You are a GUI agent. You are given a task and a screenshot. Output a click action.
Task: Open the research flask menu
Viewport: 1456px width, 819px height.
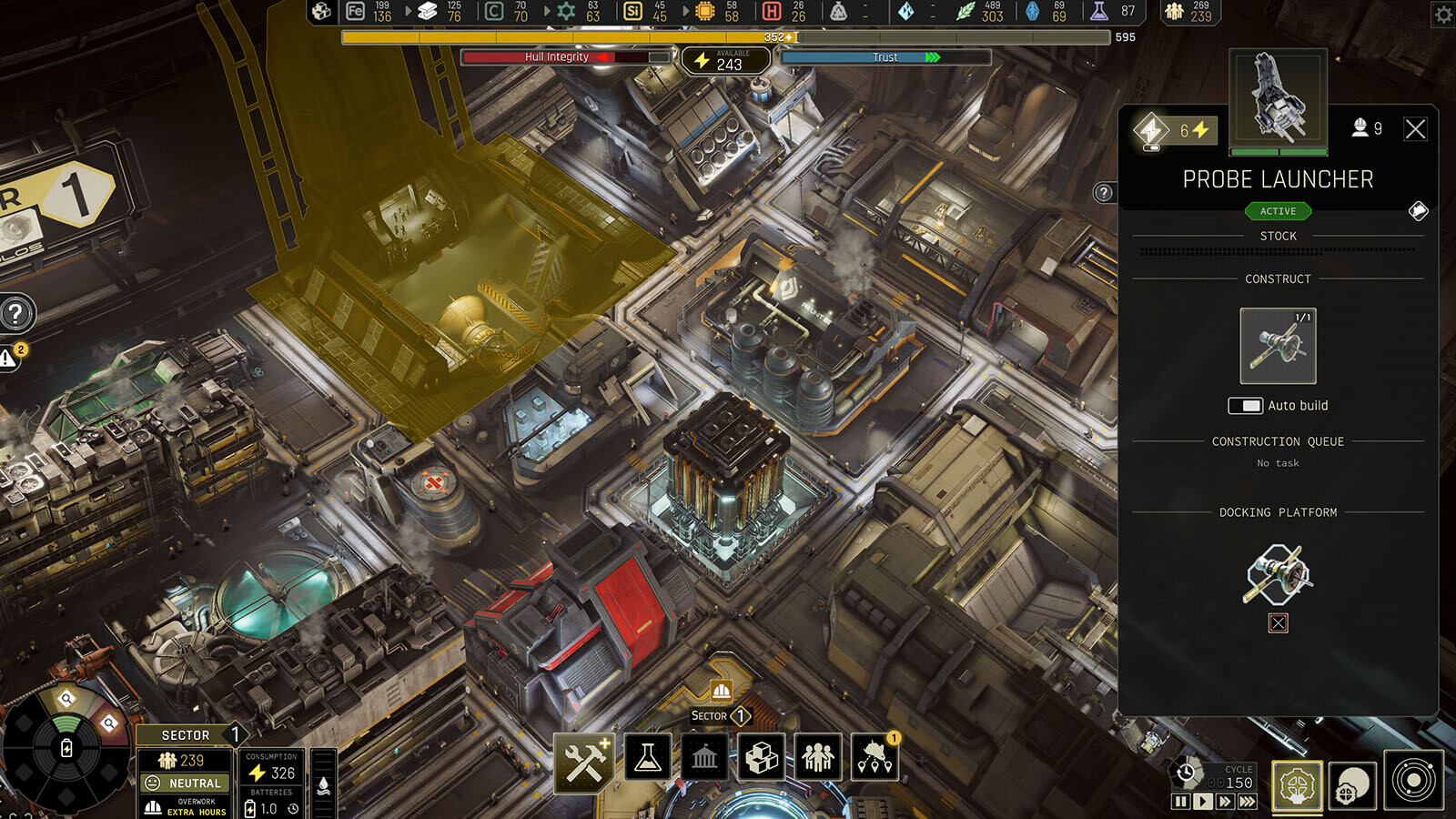coord(648,757)
